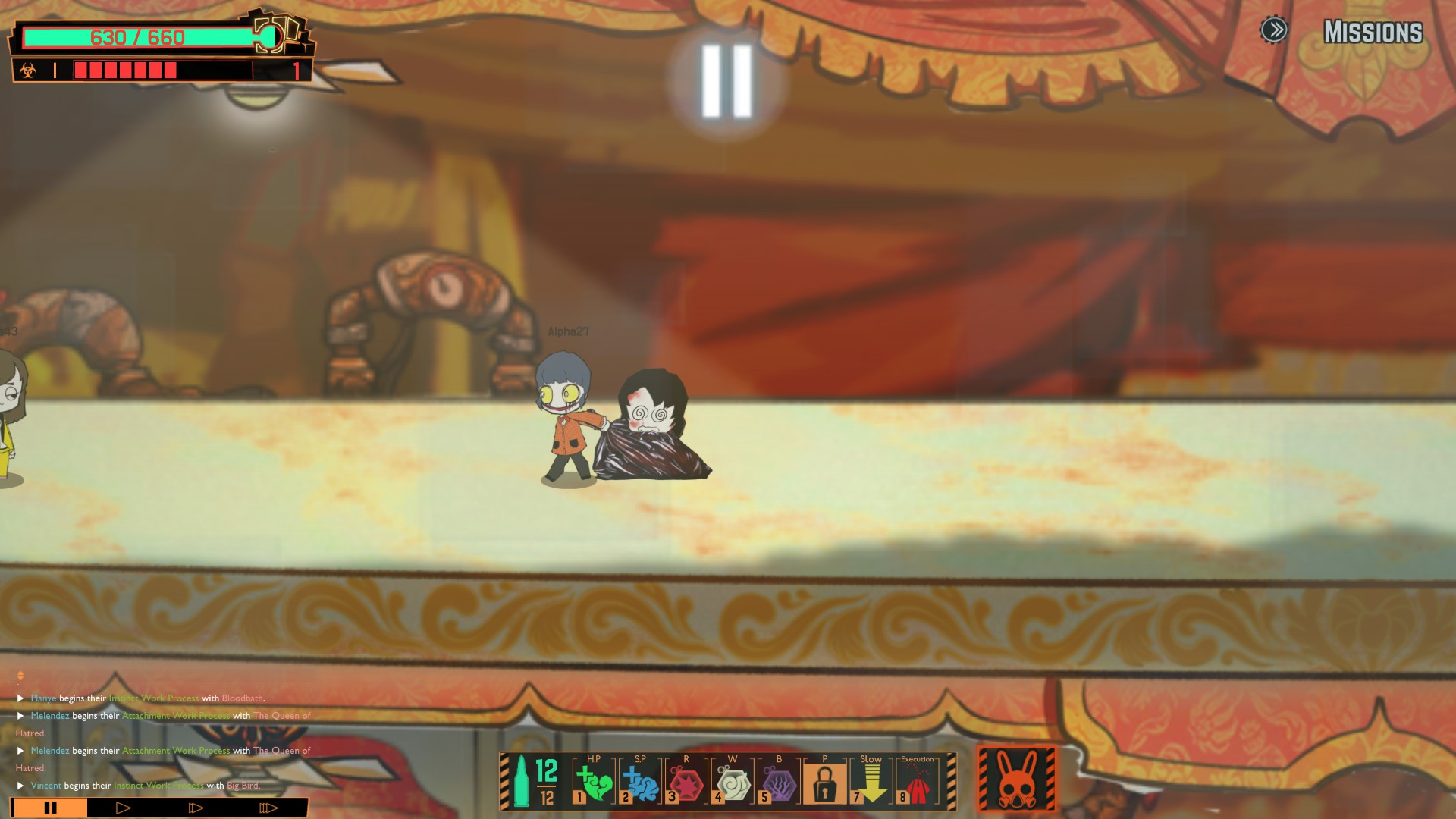This screenshot has height=819, width=1456.
Task: Select the H.P healing bullet
Action: [x=594, y=782]
